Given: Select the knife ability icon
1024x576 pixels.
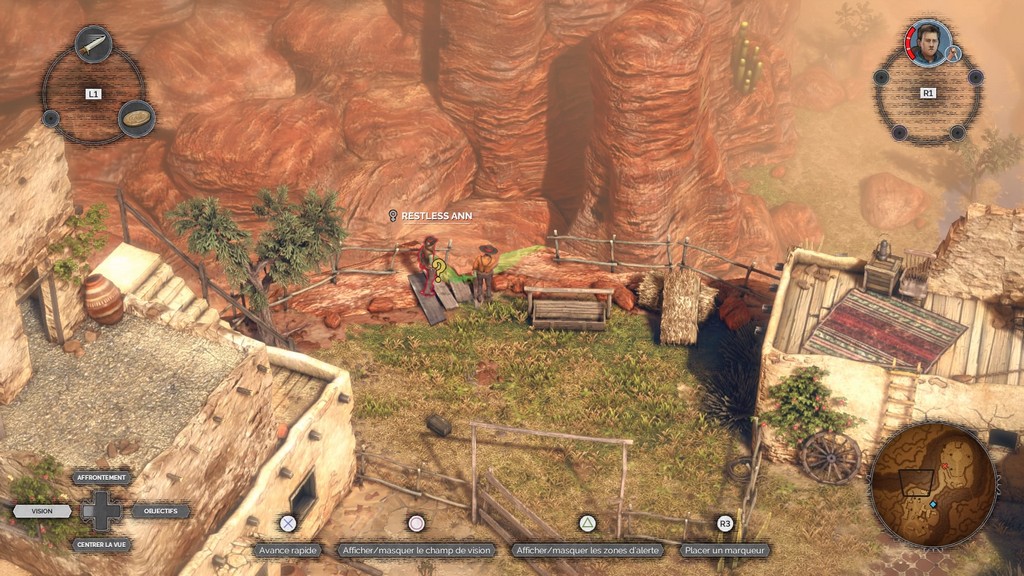Looking at the screenshot, I should (93, 44).
